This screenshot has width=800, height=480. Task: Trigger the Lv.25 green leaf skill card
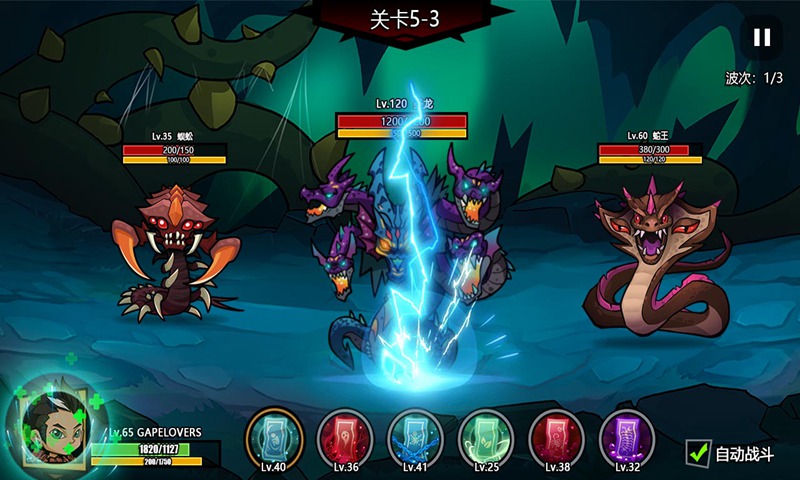click(x=486, y=436)
